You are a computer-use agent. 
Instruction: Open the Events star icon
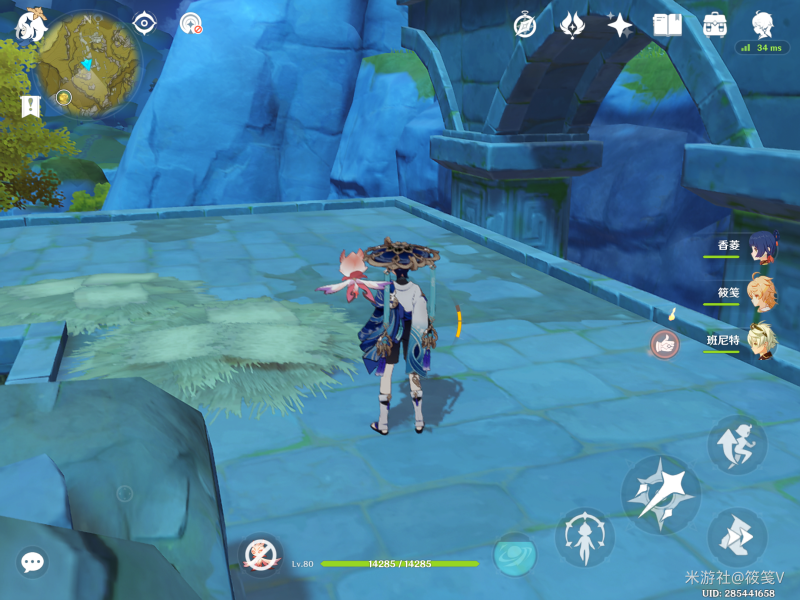620,25
